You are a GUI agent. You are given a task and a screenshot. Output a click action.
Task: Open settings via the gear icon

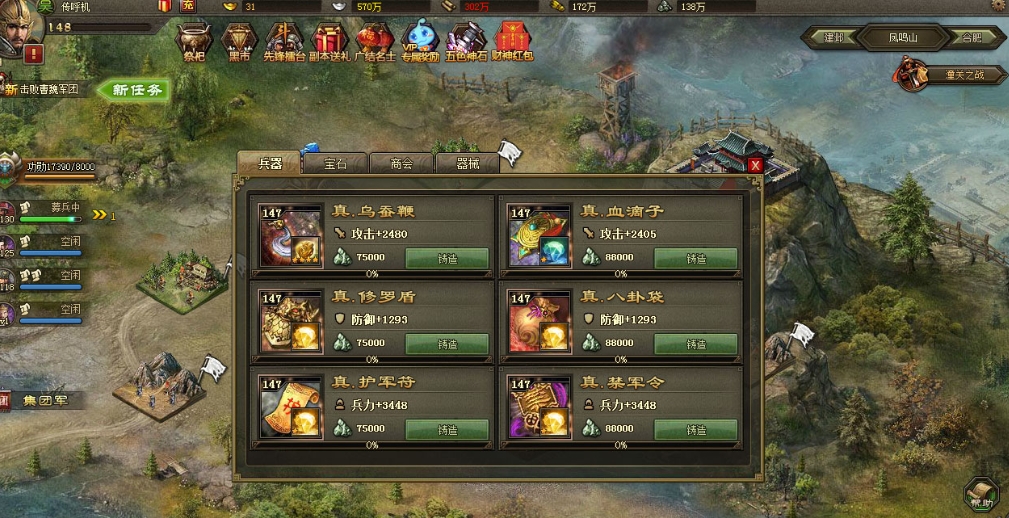coord(997,6)
